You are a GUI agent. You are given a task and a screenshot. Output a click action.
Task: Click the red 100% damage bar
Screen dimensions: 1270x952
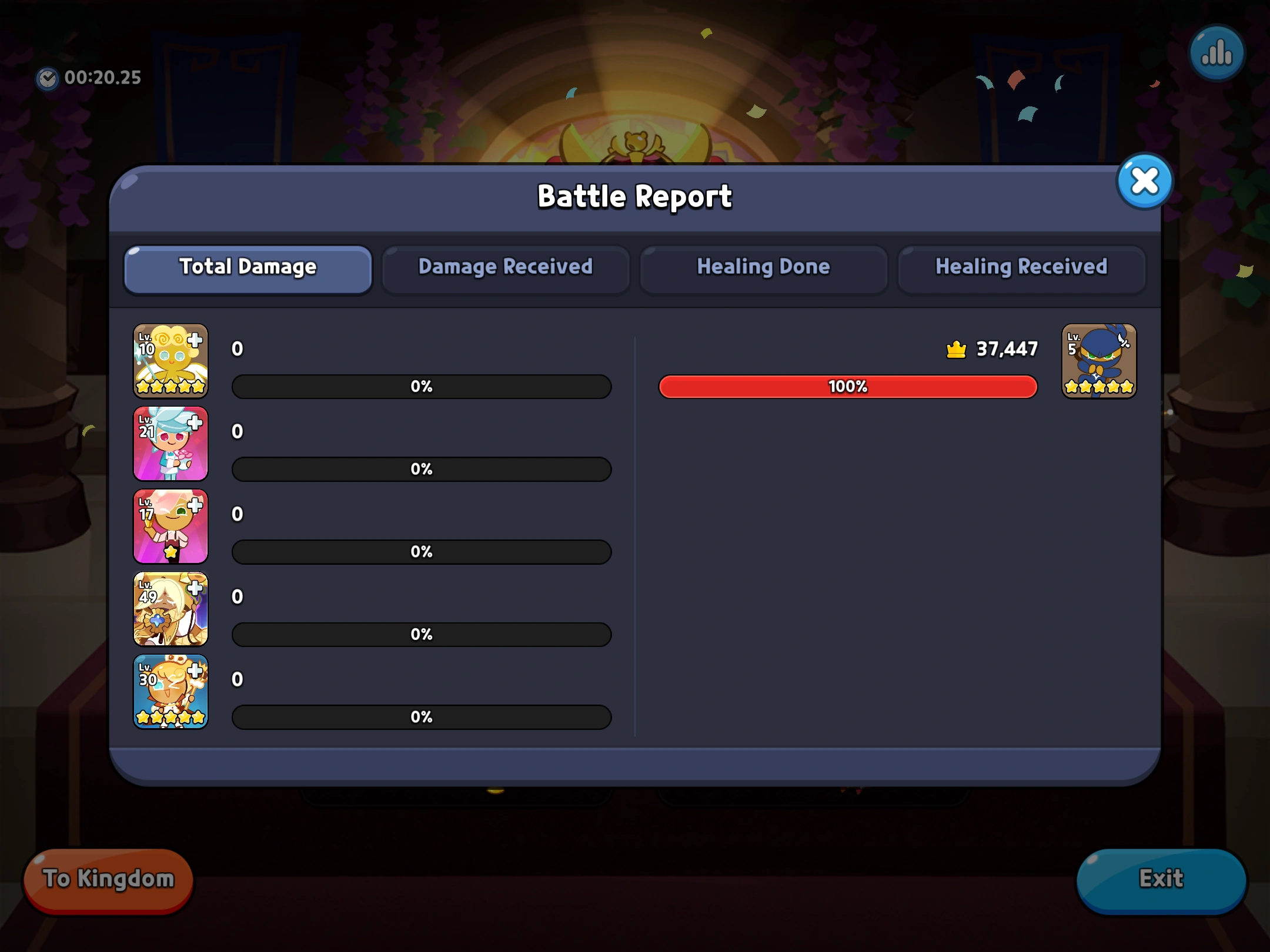click(848, 386)
